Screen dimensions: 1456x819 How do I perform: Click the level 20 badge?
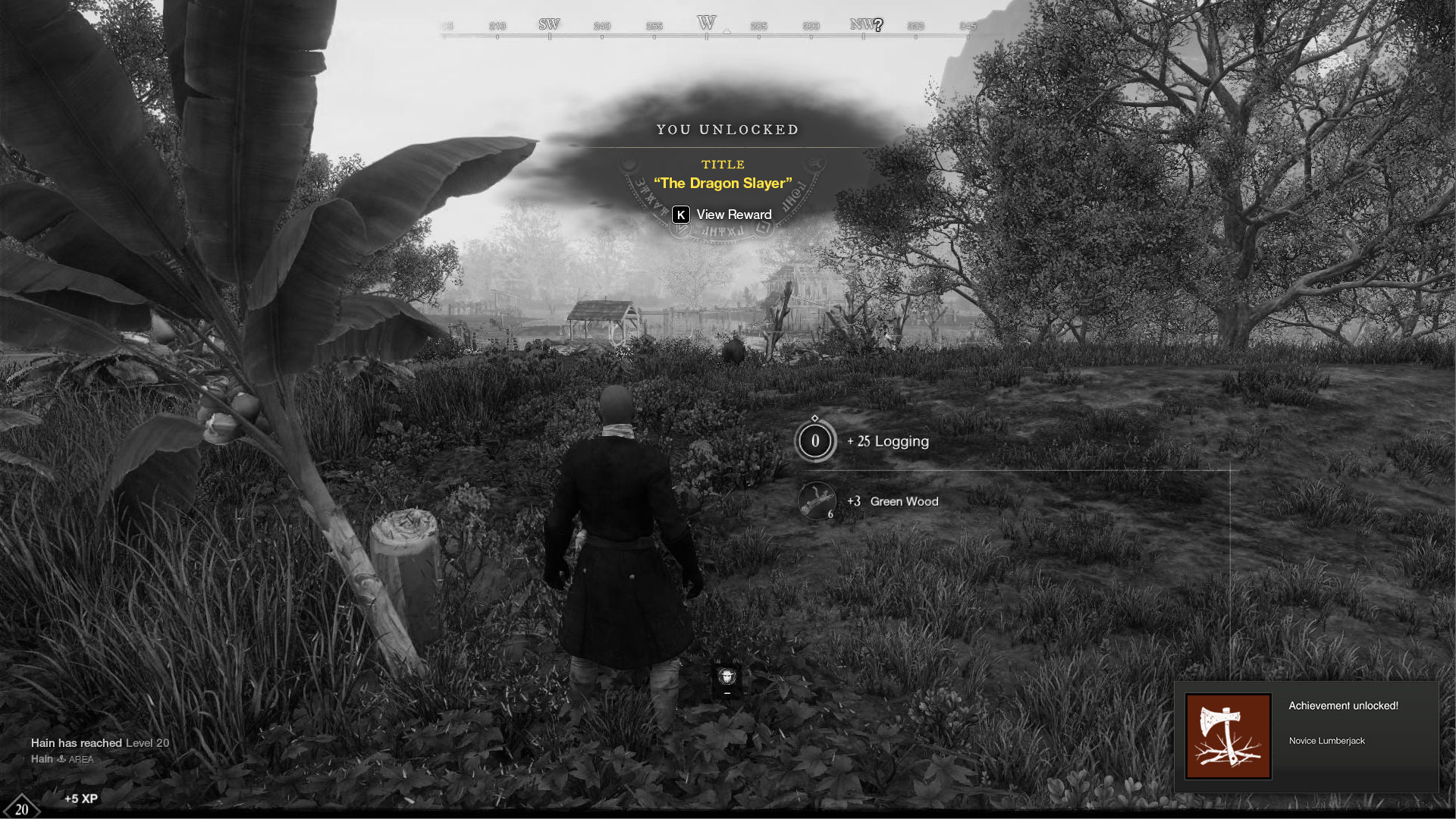[21, 808]
